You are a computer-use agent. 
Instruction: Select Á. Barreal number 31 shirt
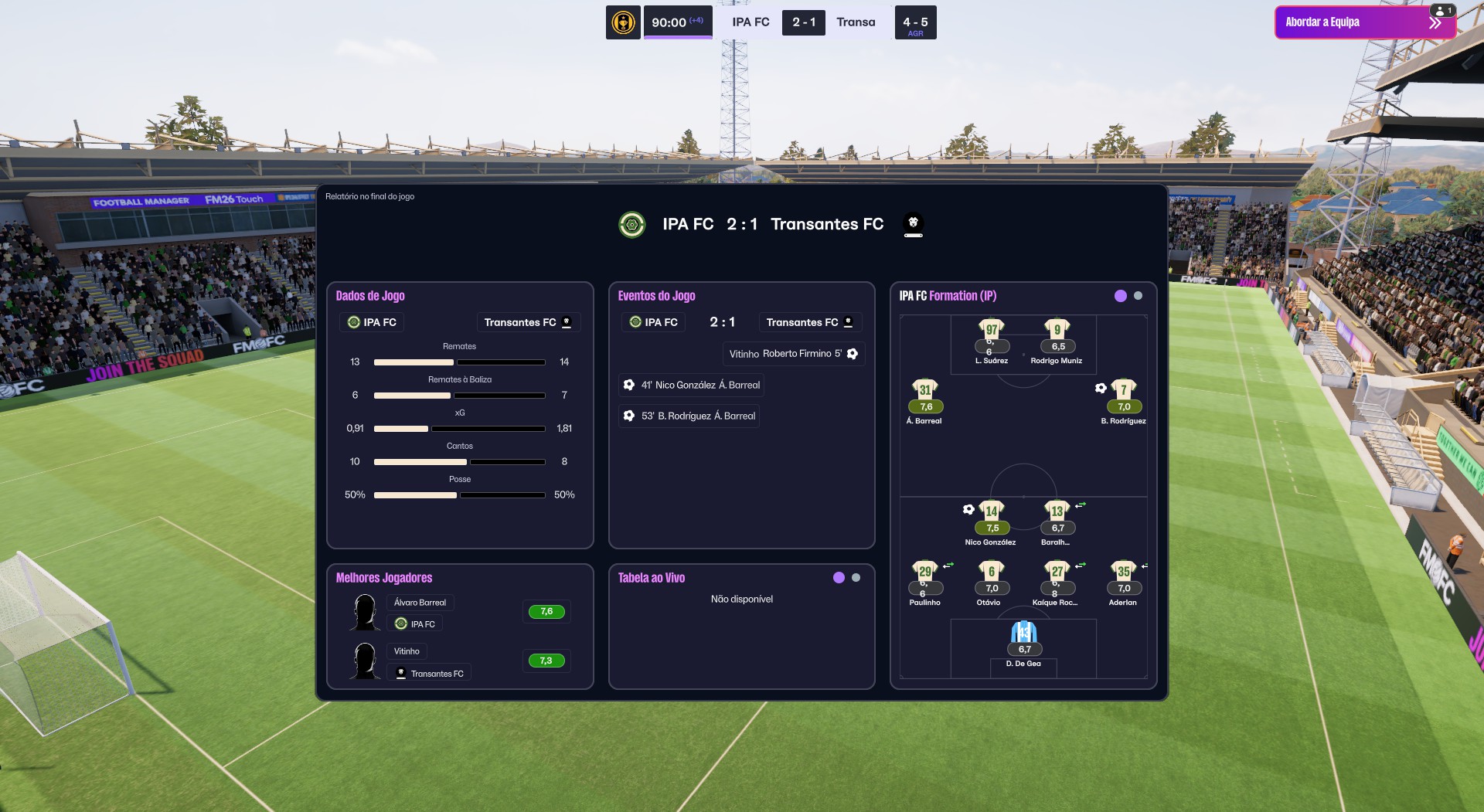pyautogui.click(x=925, y=390)
